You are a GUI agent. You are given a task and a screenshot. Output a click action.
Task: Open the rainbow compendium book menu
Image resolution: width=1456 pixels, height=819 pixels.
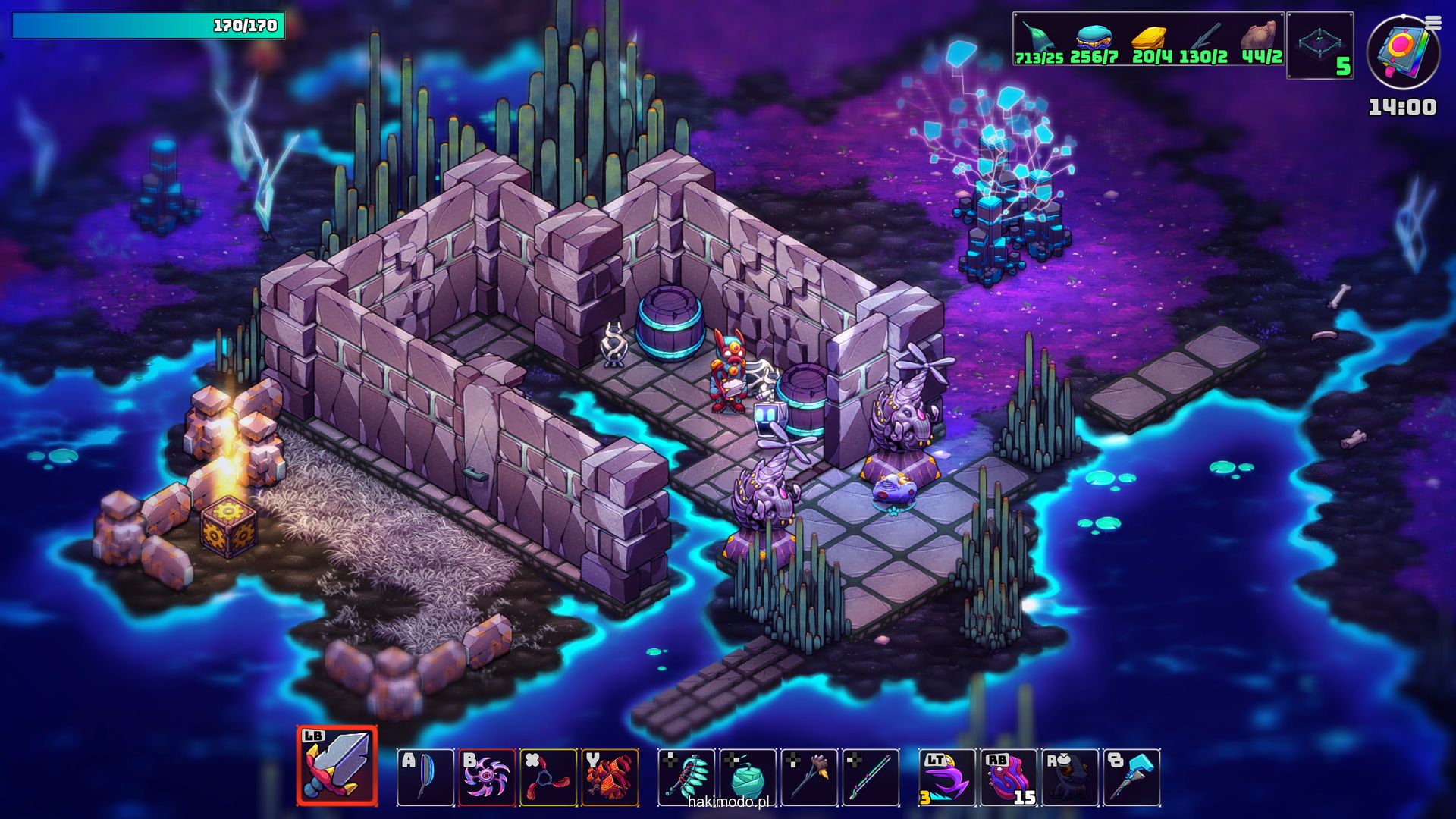pos(1403,52)
